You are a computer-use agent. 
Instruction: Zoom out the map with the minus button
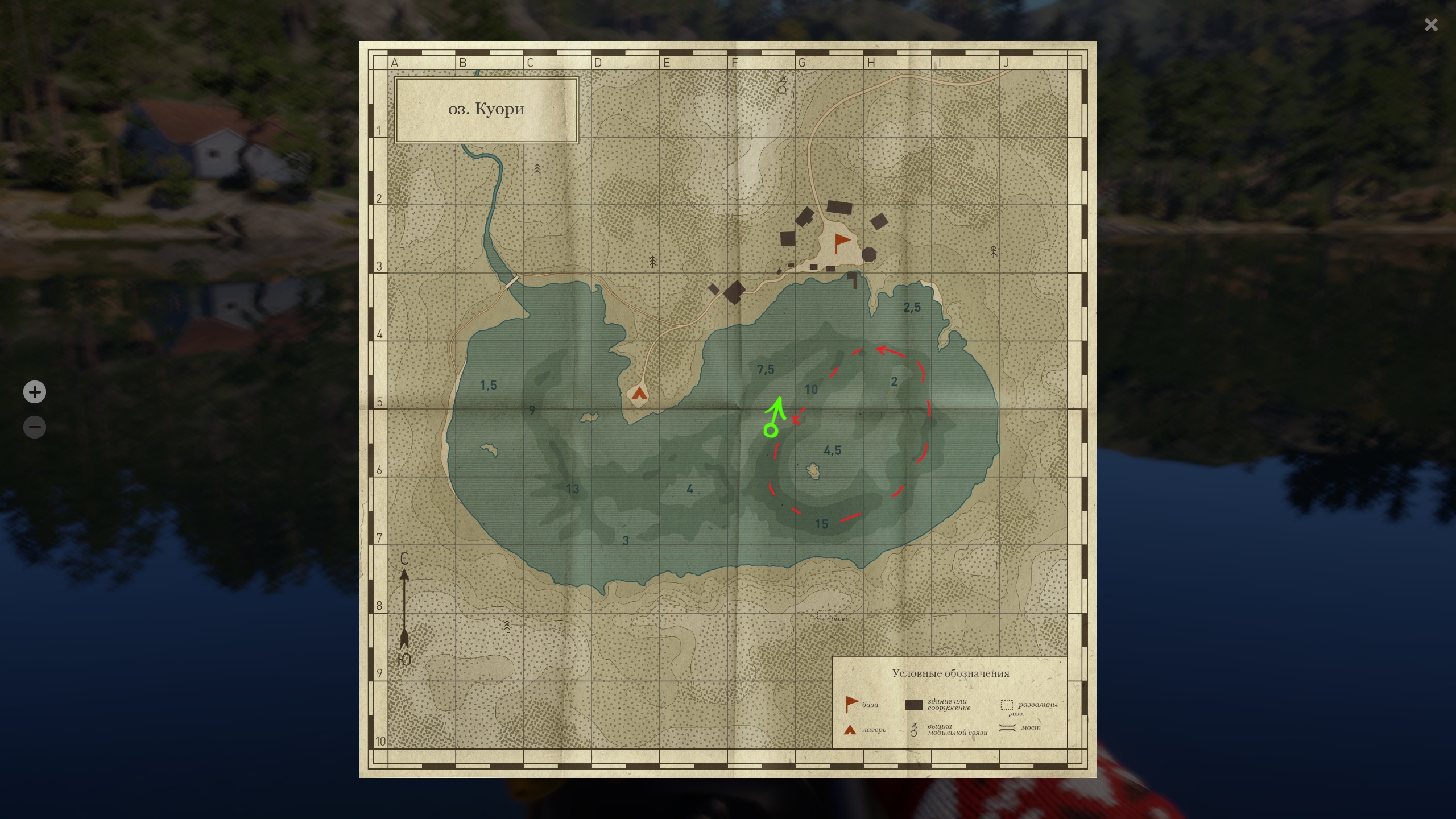[35, 427]
